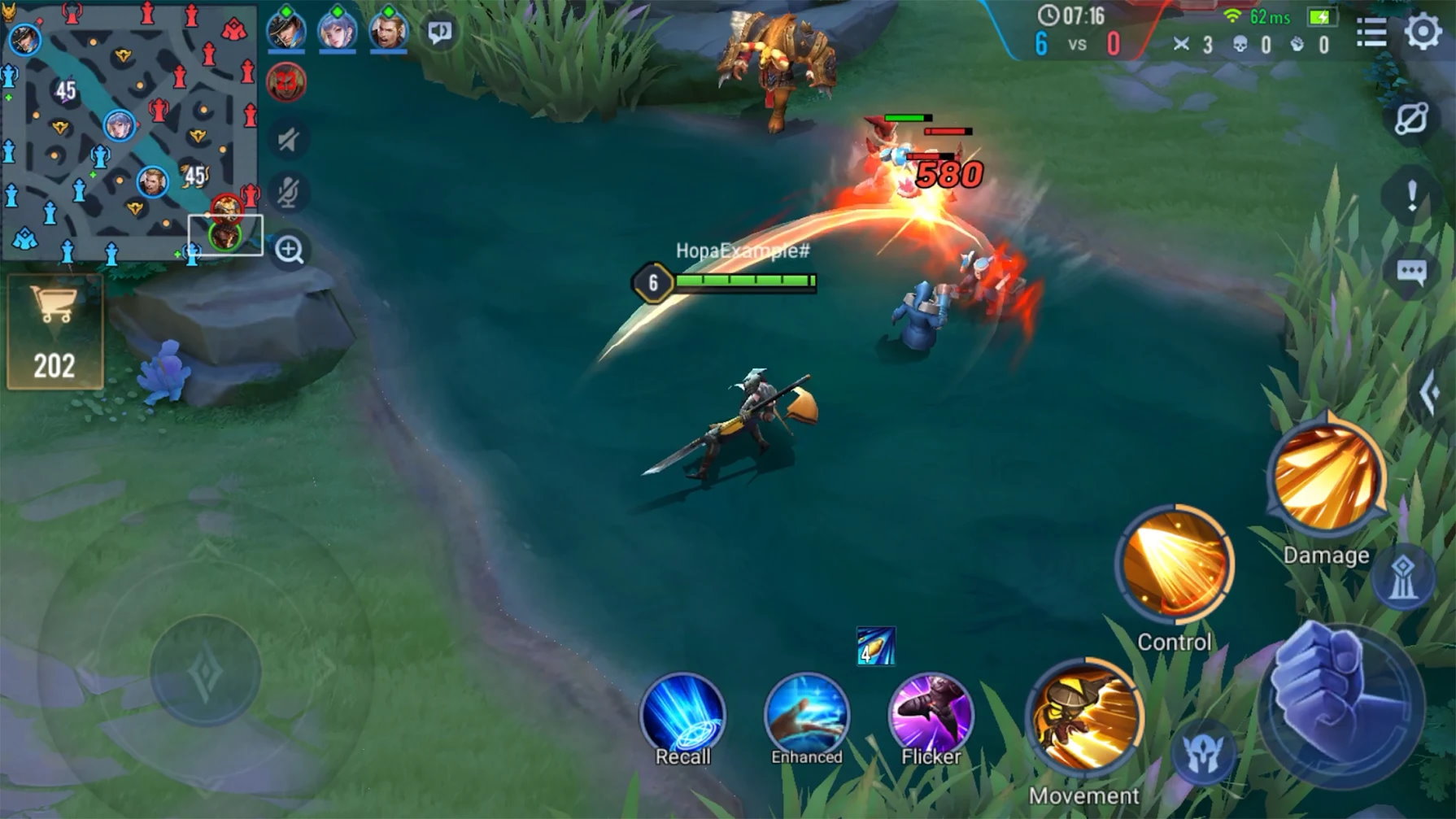
Task: Open the team voice message button
Action: (440, 33)
